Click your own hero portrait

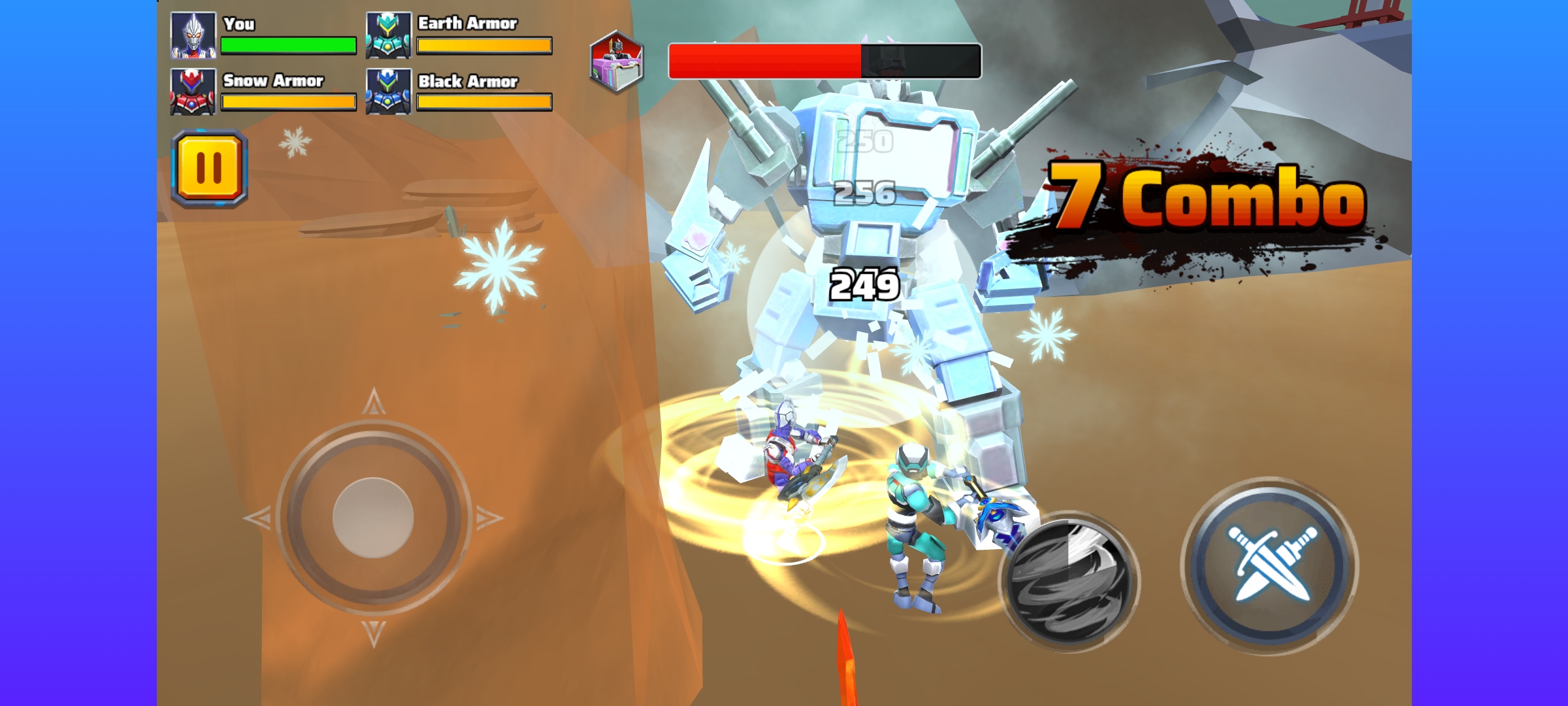(193, 35)
